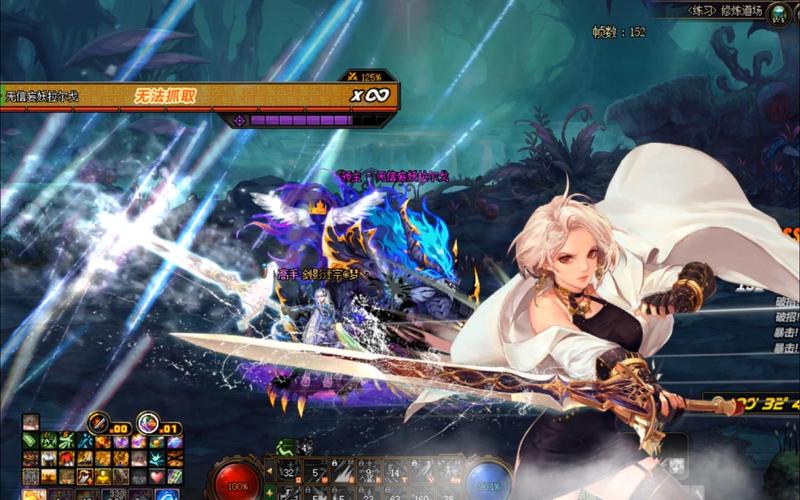Select the sword consumable slot showing 00
The image size is (800, 500).
100,423
